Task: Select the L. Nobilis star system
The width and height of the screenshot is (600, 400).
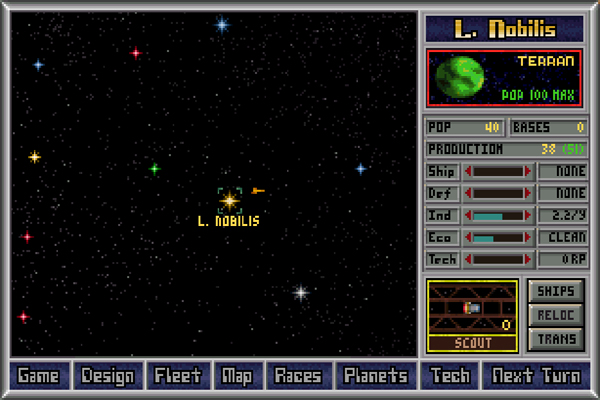Action: (229, 200)
